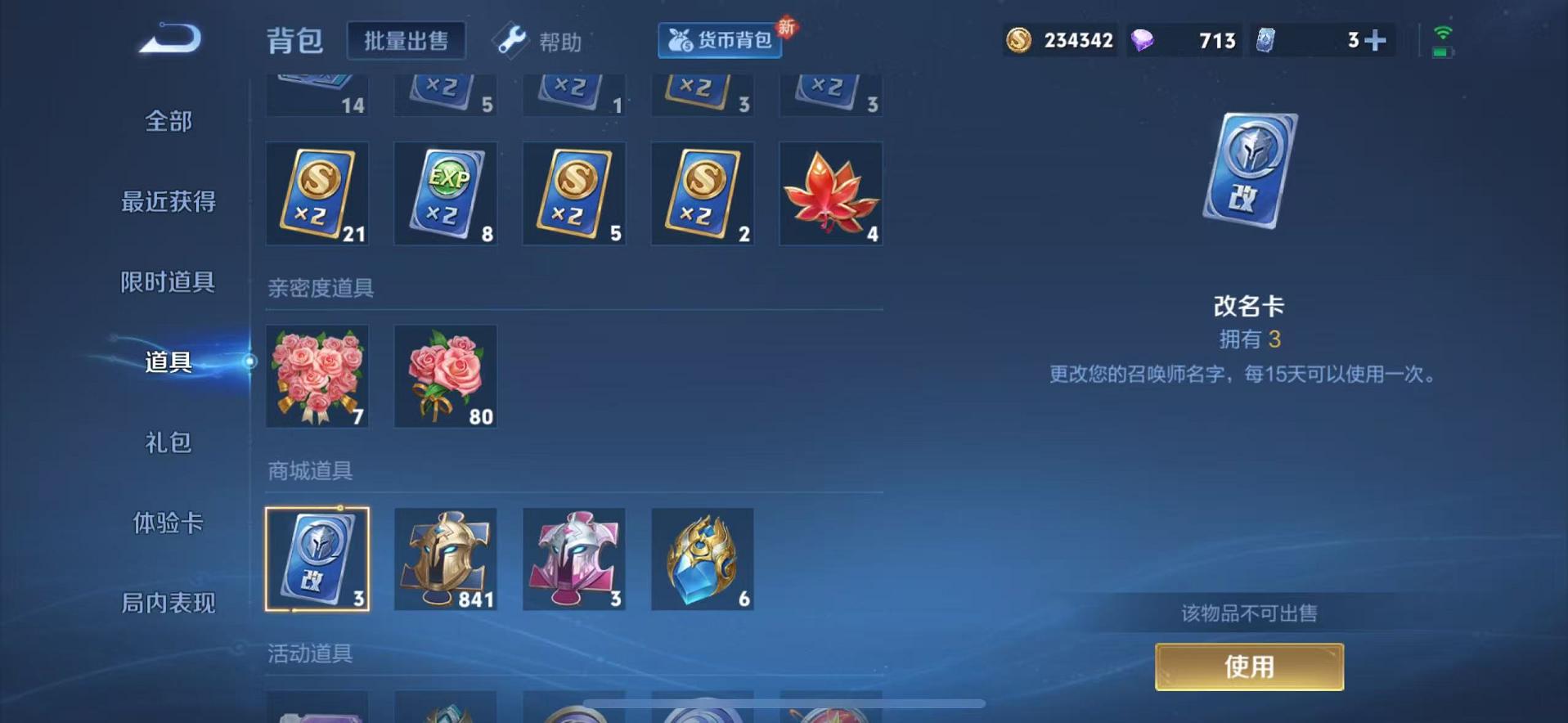Image resolution: width=1568 pixels, height=723 pixels.
Task: Open the 帮助 help wrench icon
Action: point(510,41)
